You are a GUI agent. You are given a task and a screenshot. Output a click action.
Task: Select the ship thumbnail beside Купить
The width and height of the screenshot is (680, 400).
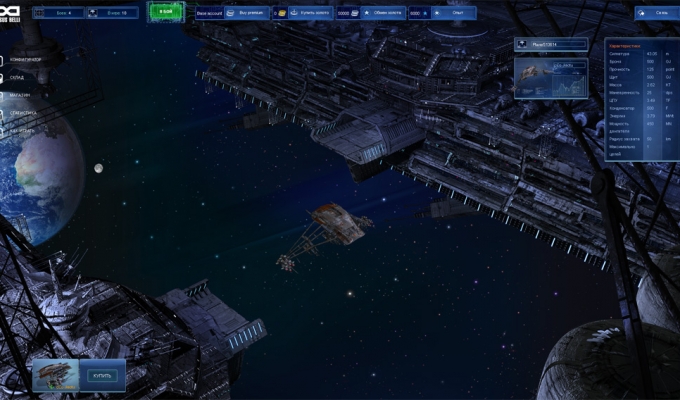pos(57,375)
